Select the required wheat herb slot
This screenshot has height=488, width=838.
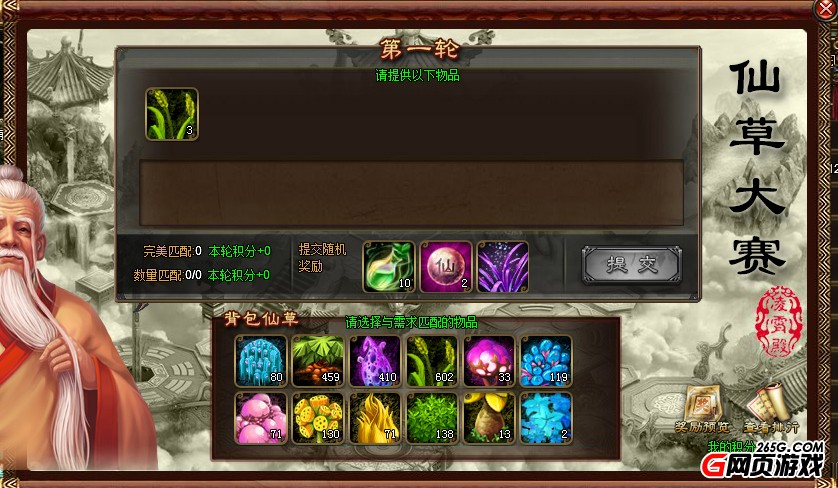pos(172,114)
